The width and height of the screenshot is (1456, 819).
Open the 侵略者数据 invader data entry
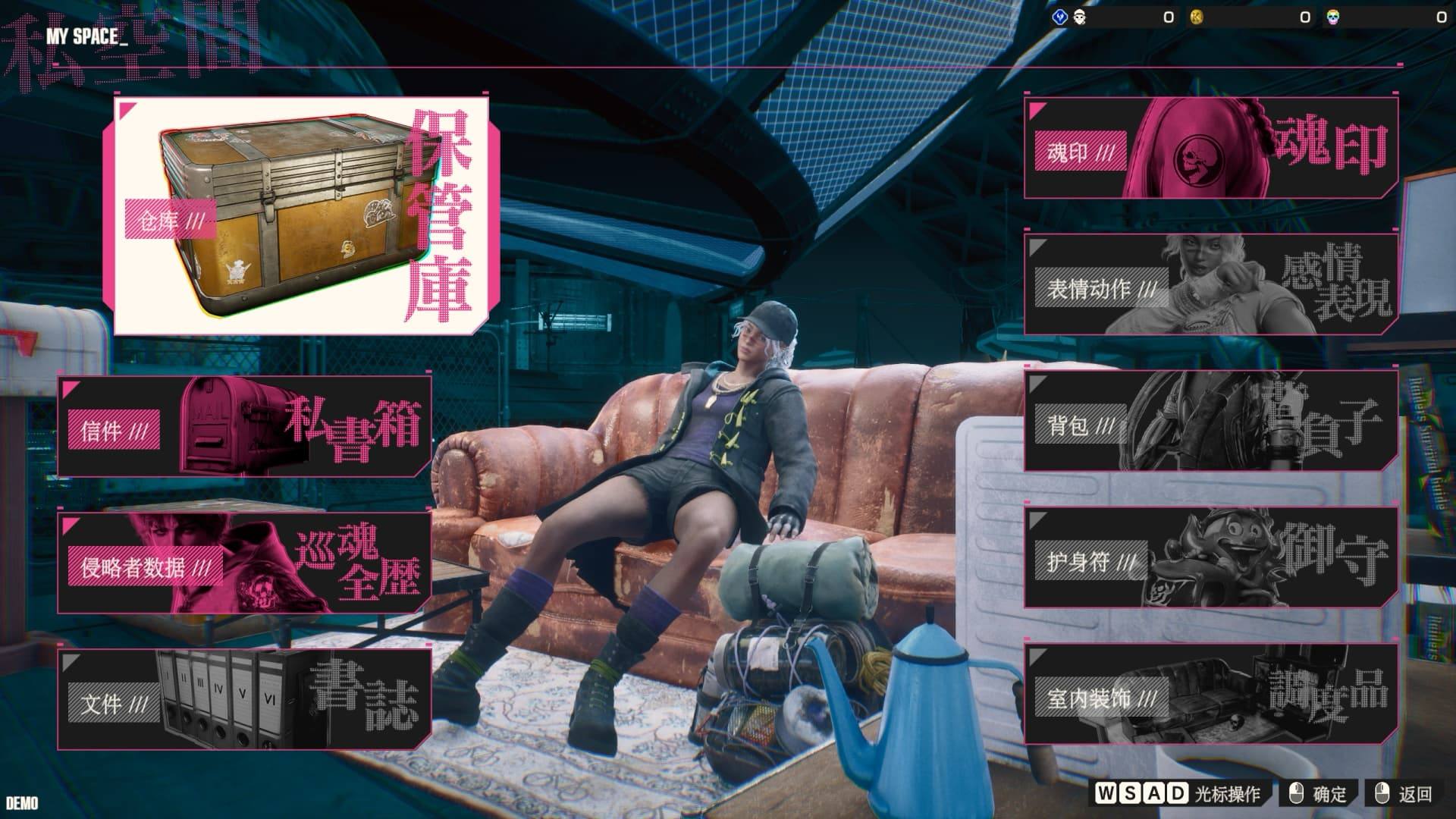(x=244, y=563)
